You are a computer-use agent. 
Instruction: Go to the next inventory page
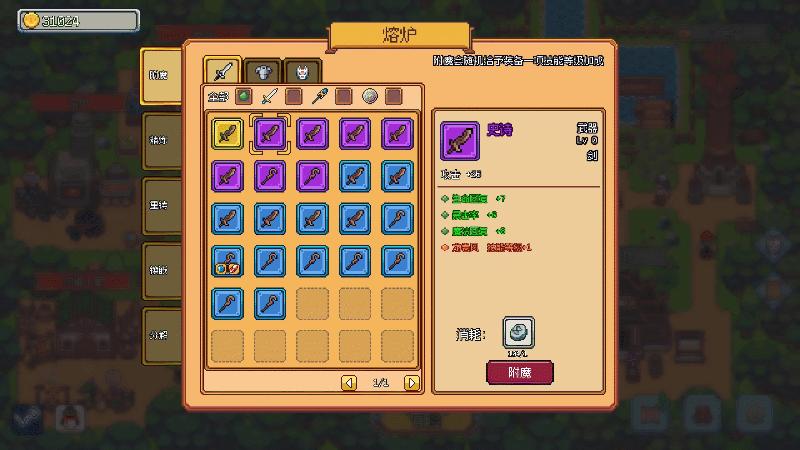pos(411,382)
